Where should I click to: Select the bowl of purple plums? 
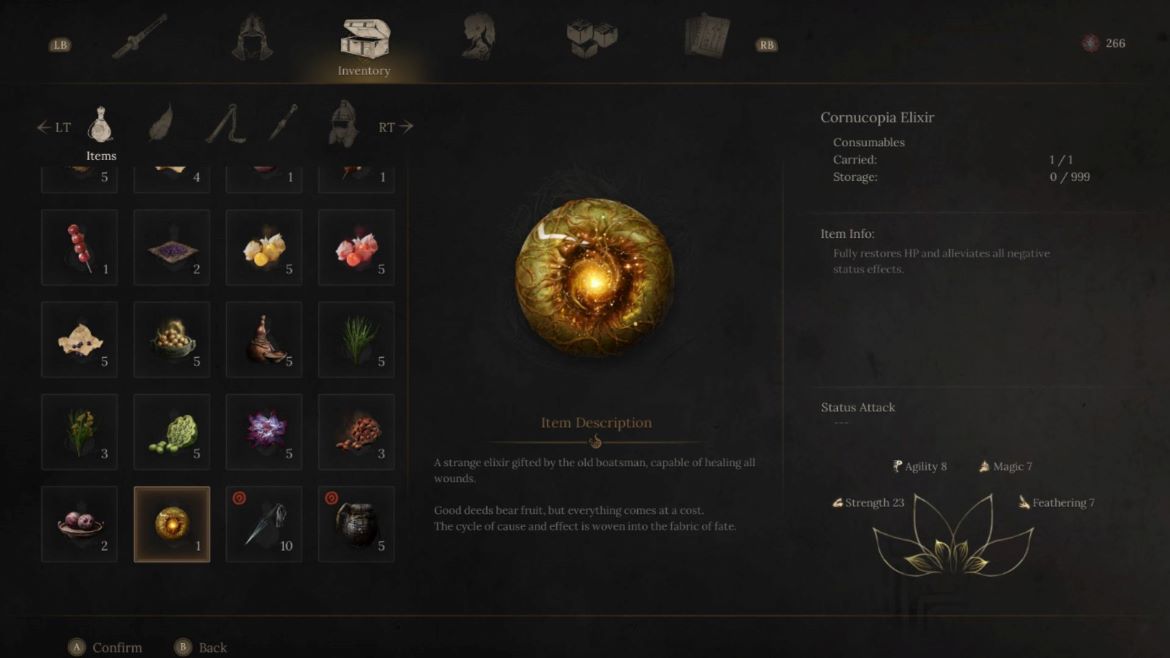(79, 524)
